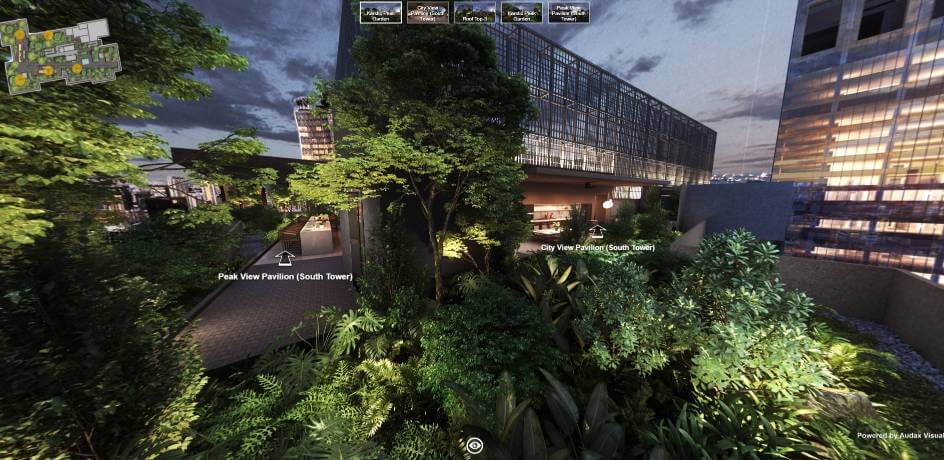Select the City View Pavilion thumbnail
Image resolution: width=944 pixels, height=460 pixels.
(427, 12)
